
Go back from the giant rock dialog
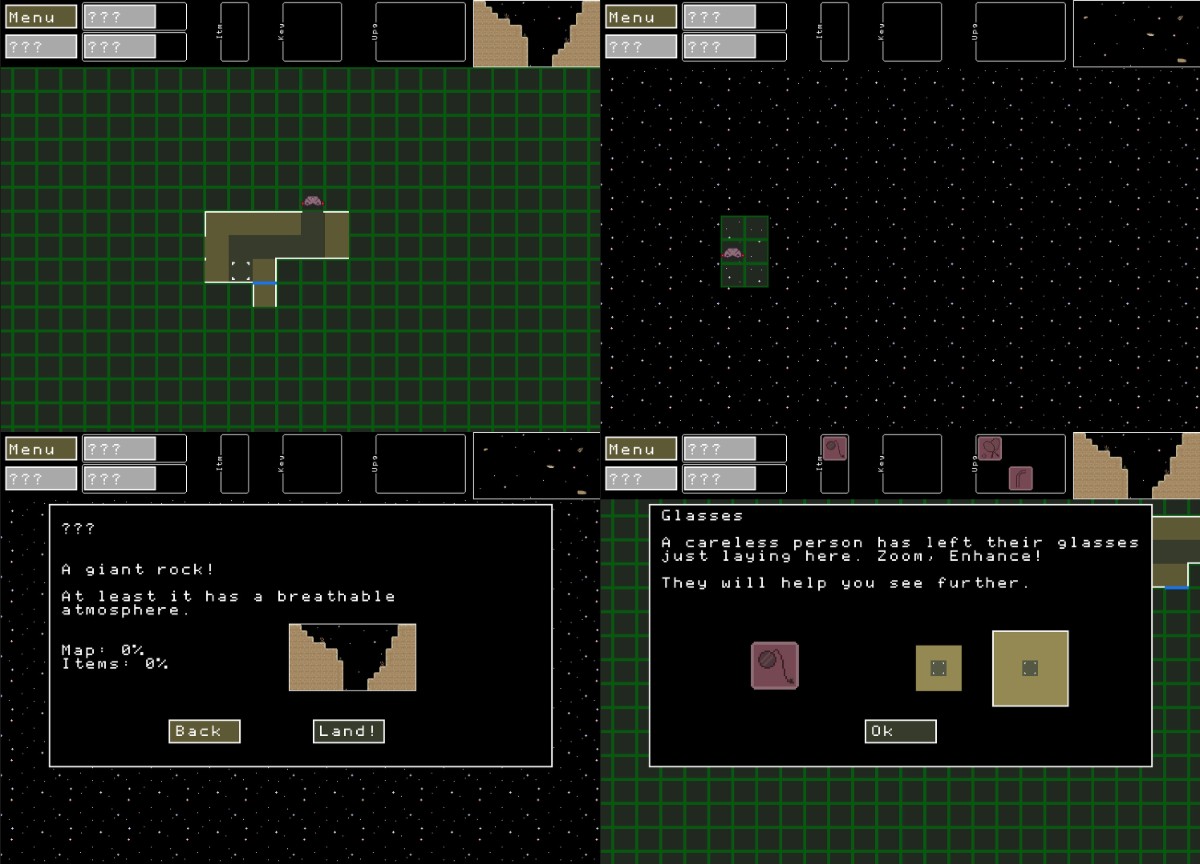click(204, 731)
